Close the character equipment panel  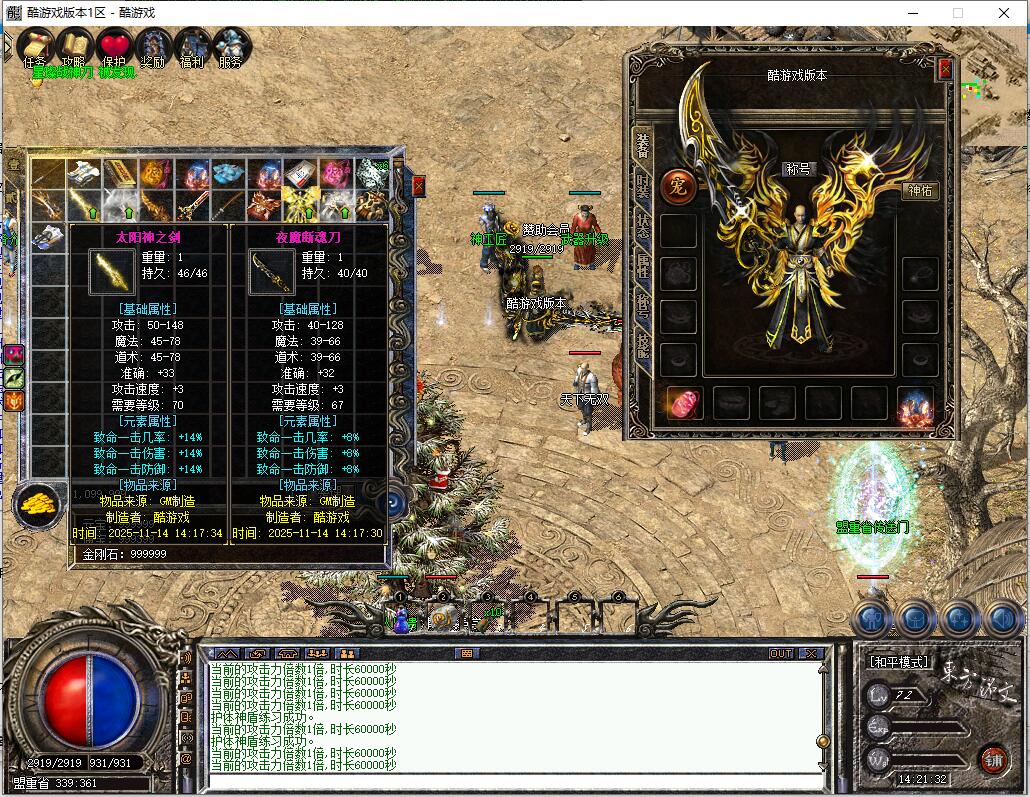(x=945, y=69)
